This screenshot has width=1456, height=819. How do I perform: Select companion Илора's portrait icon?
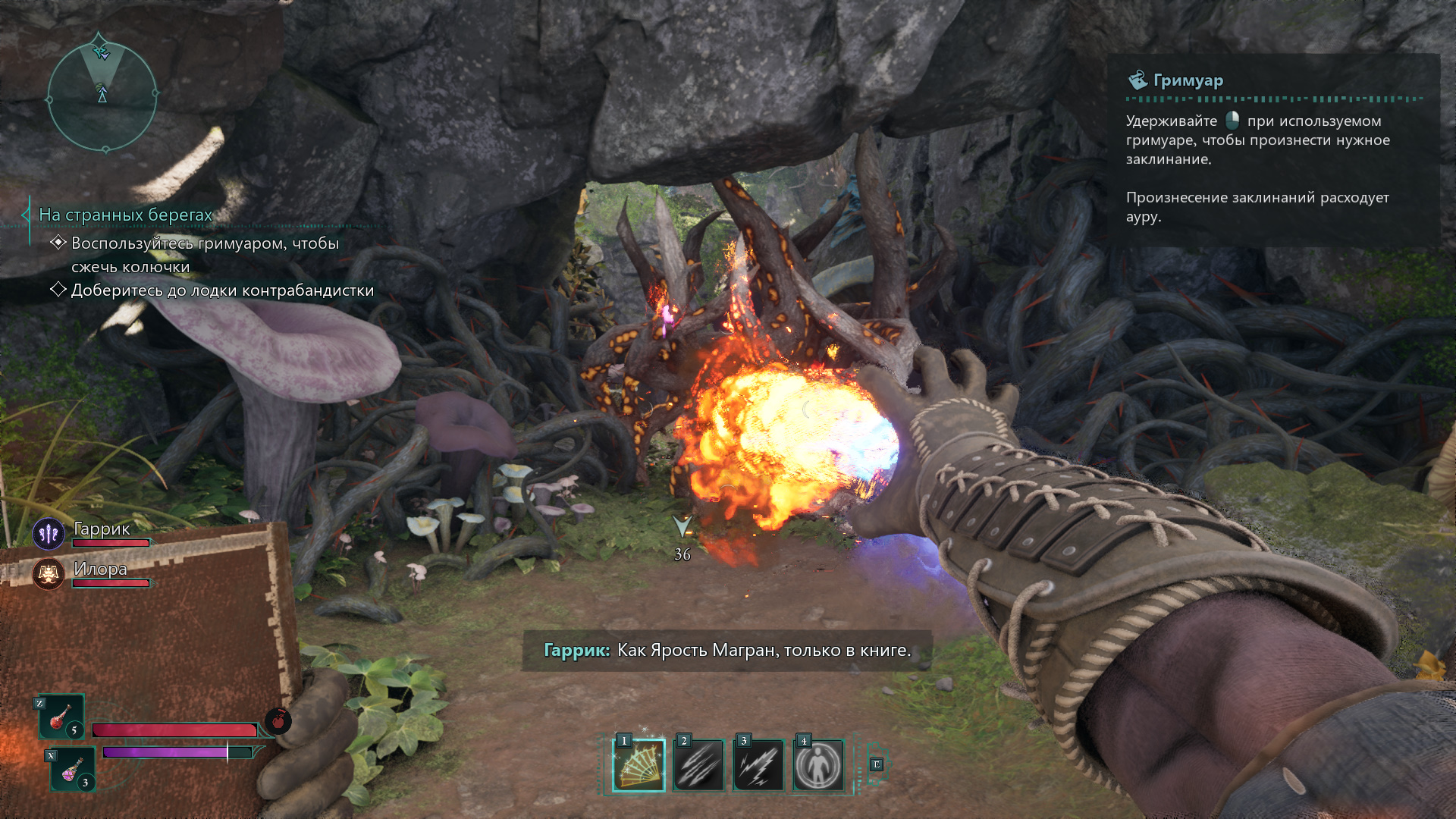(x=49, y=574)
